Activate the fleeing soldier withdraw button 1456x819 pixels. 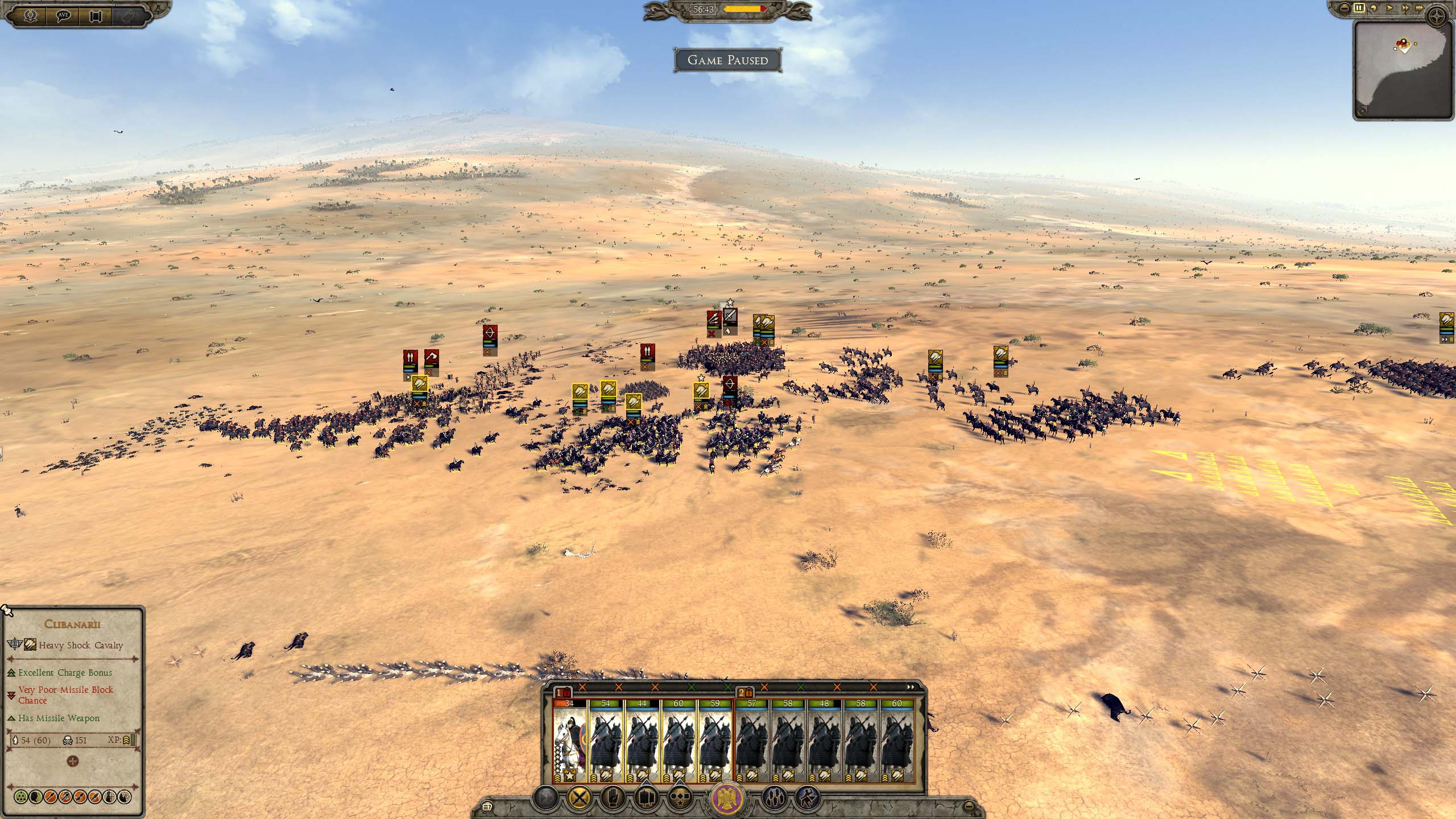(x=808, y=797)
